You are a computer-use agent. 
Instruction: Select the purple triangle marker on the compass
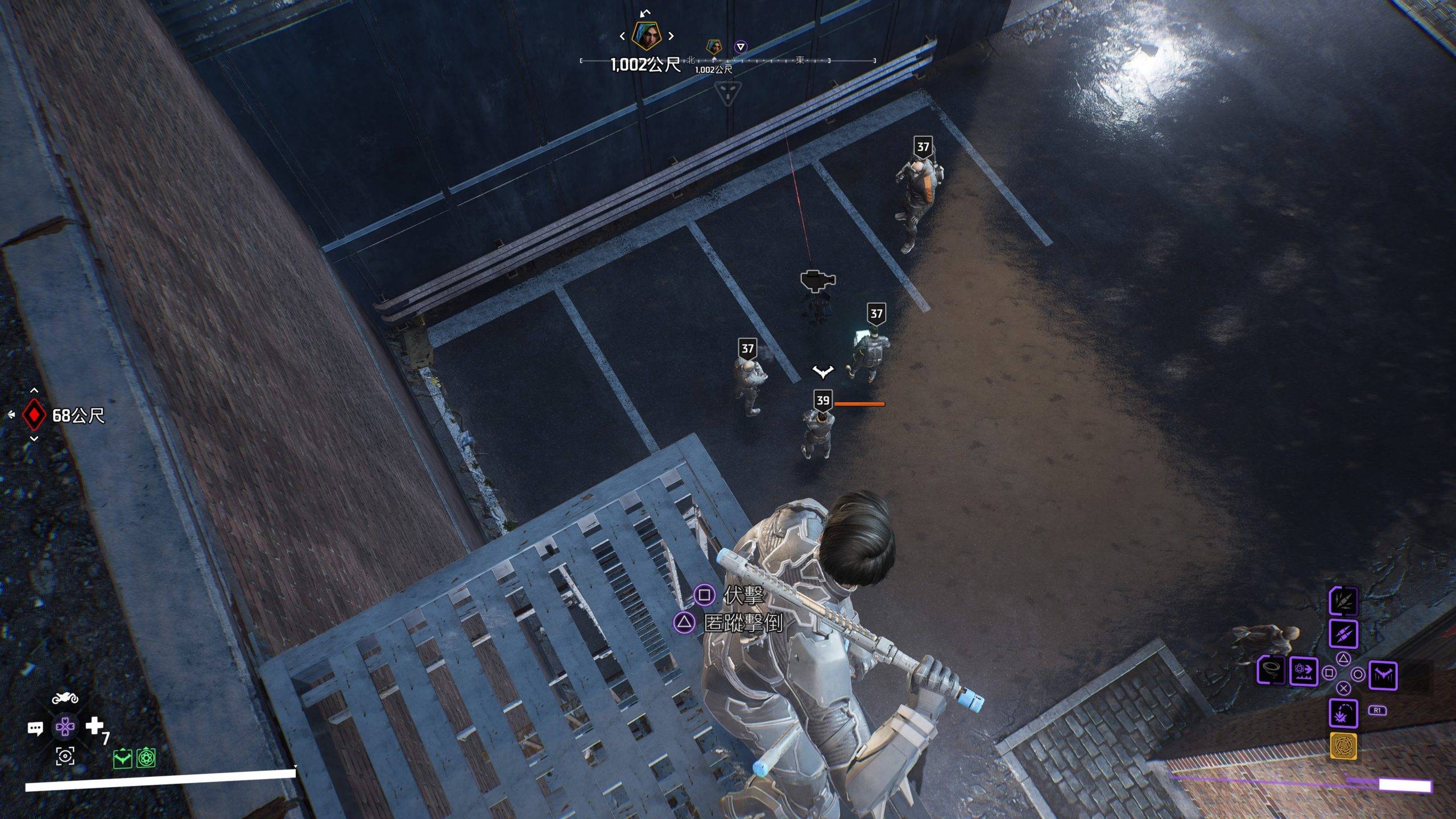[x=740, y=47]
